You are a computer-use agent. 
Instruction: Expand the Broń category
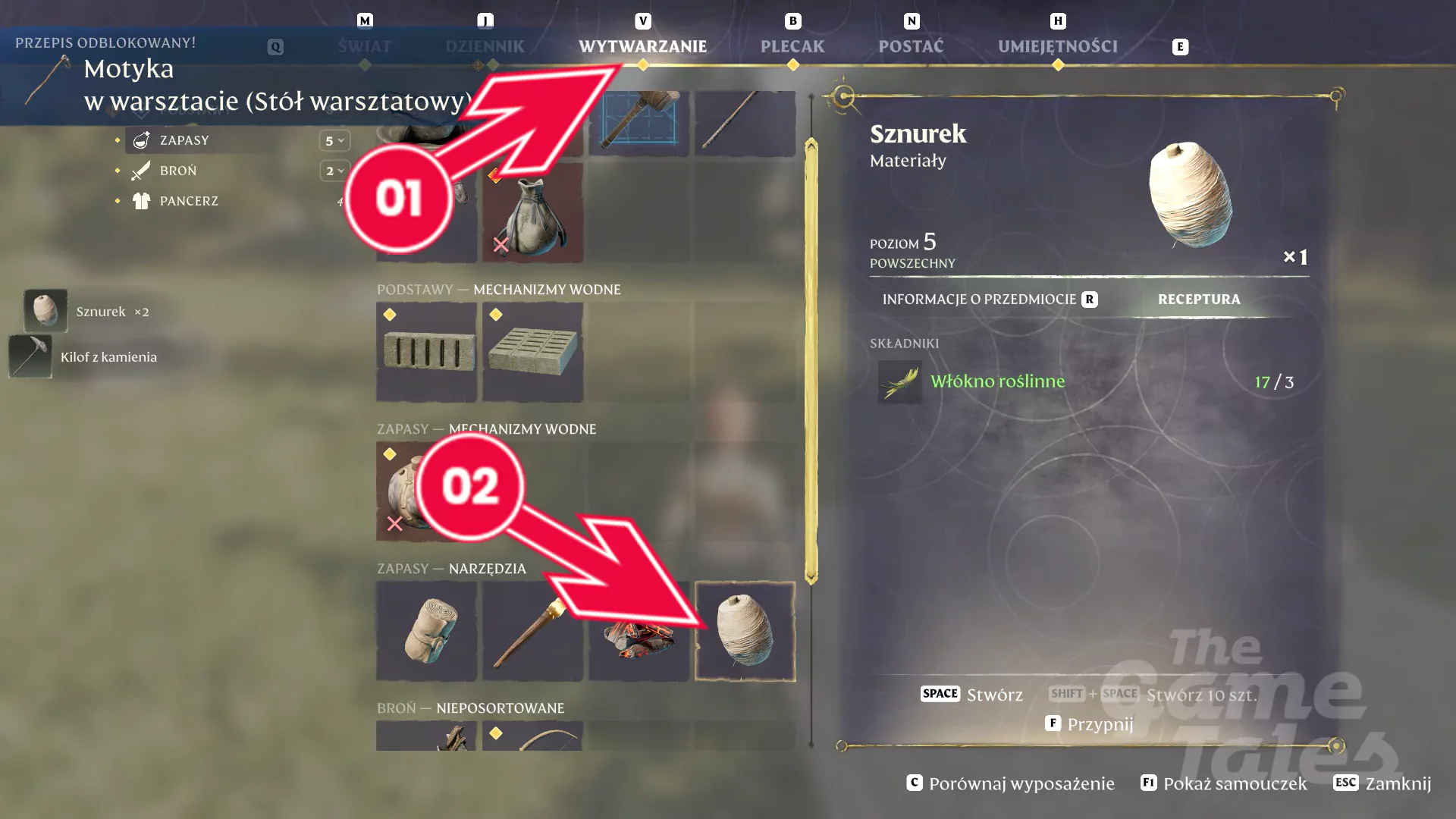click(x=178, y=171)
